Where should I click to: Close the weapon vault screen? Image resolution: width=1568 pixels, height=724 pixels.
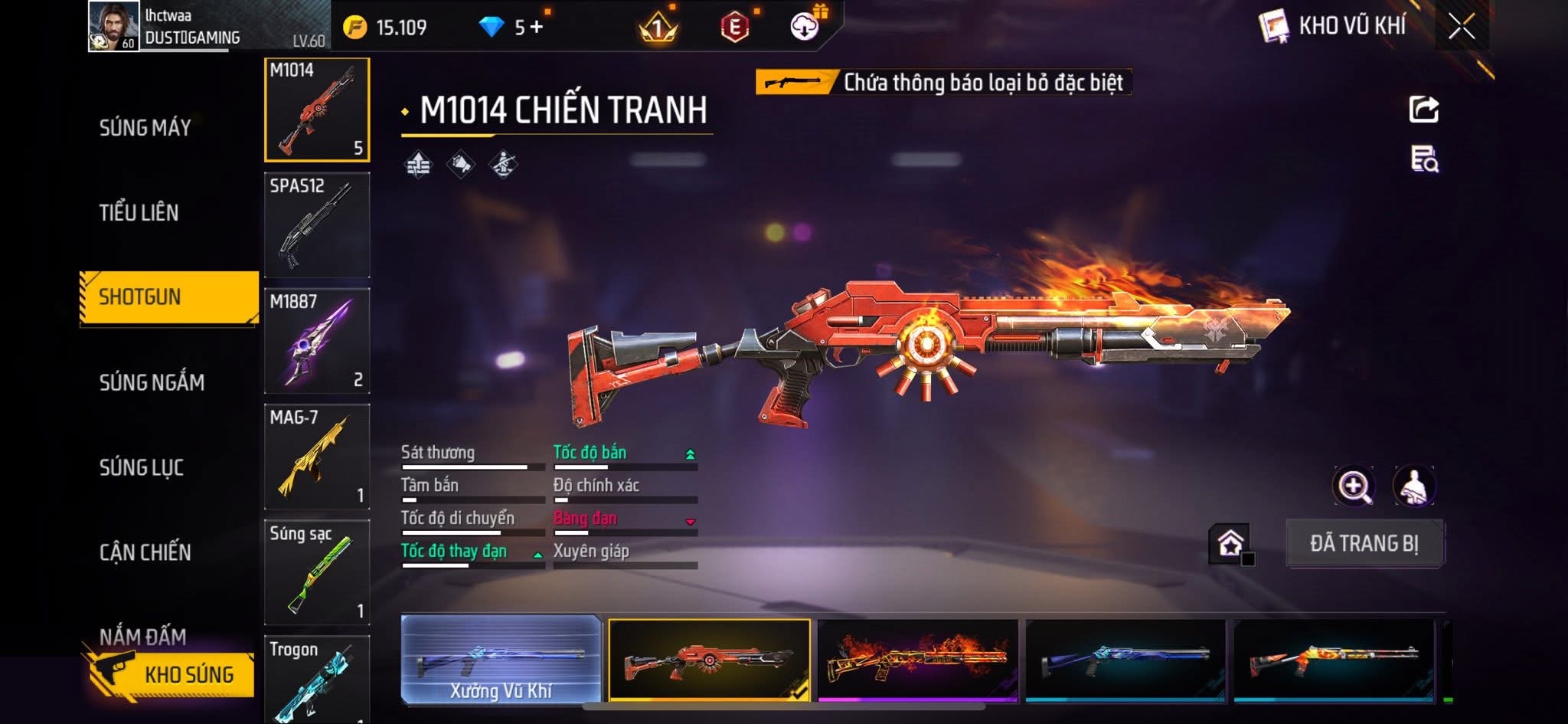[x=1461, y=28]
